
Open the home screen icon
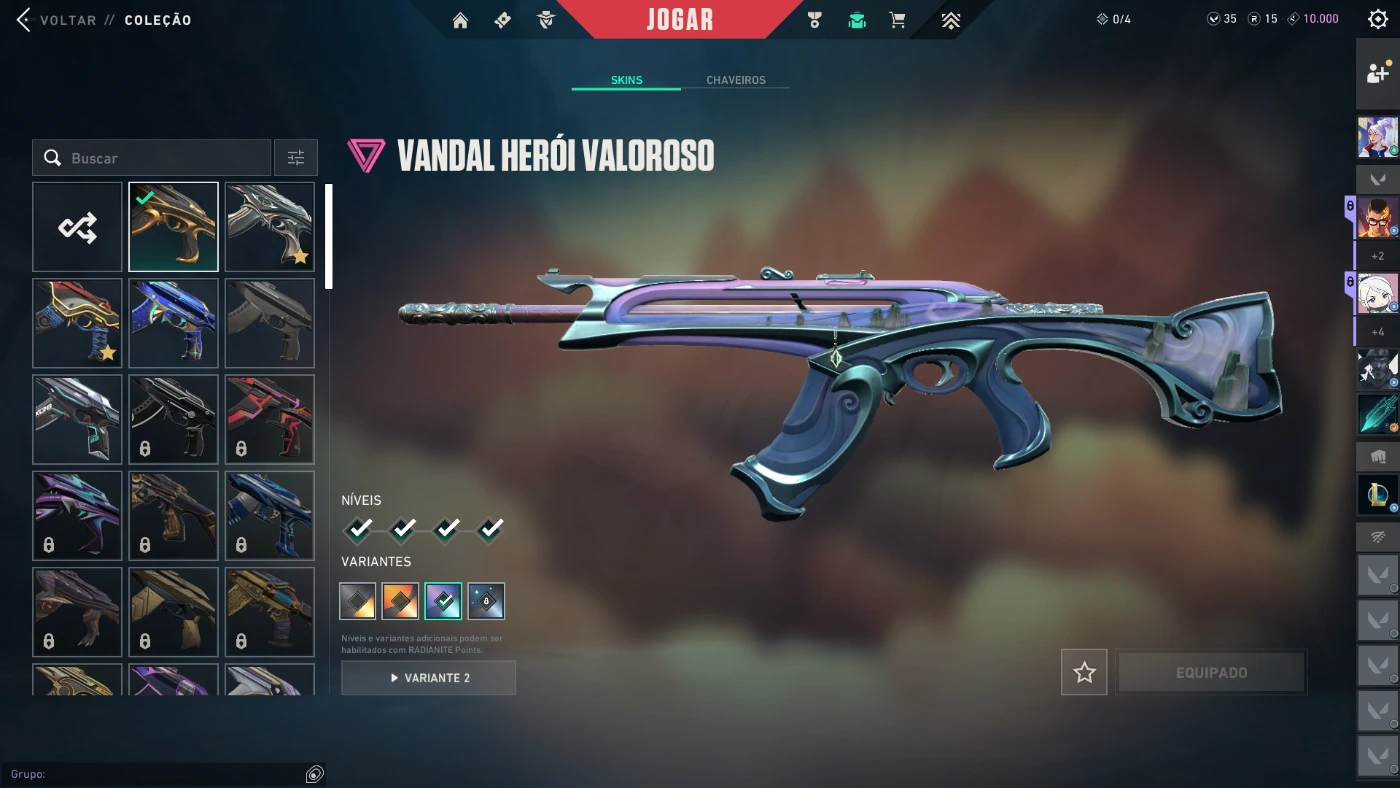[x=460, y=20]
